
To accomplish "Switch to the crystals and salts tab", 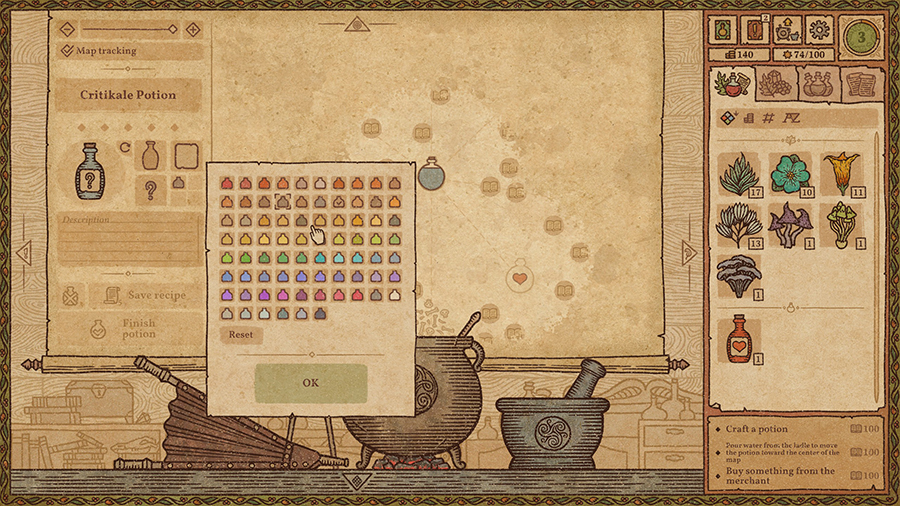I will (774, 84).
